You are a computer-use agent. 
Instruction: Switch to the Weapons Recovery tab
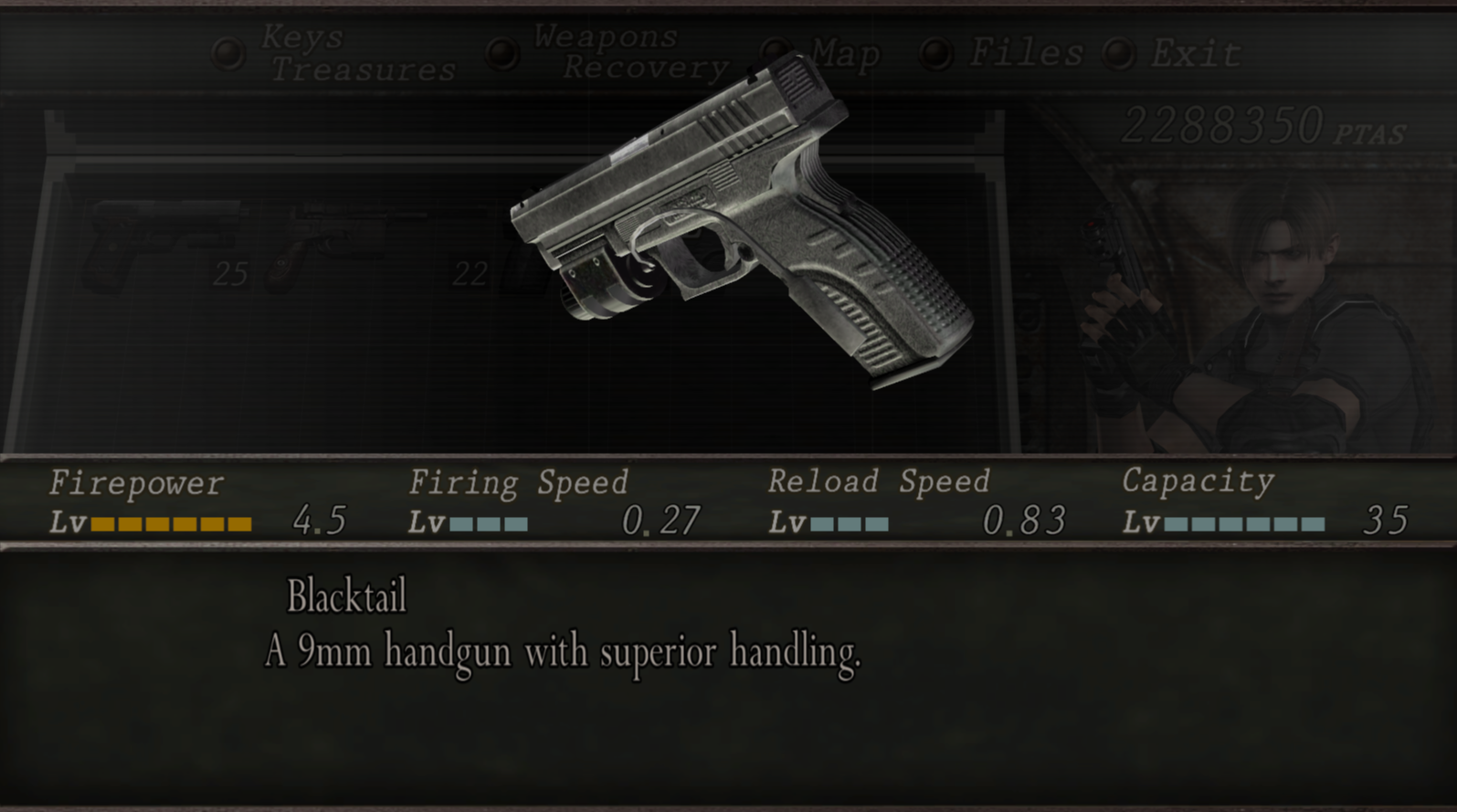pos(630,52)
